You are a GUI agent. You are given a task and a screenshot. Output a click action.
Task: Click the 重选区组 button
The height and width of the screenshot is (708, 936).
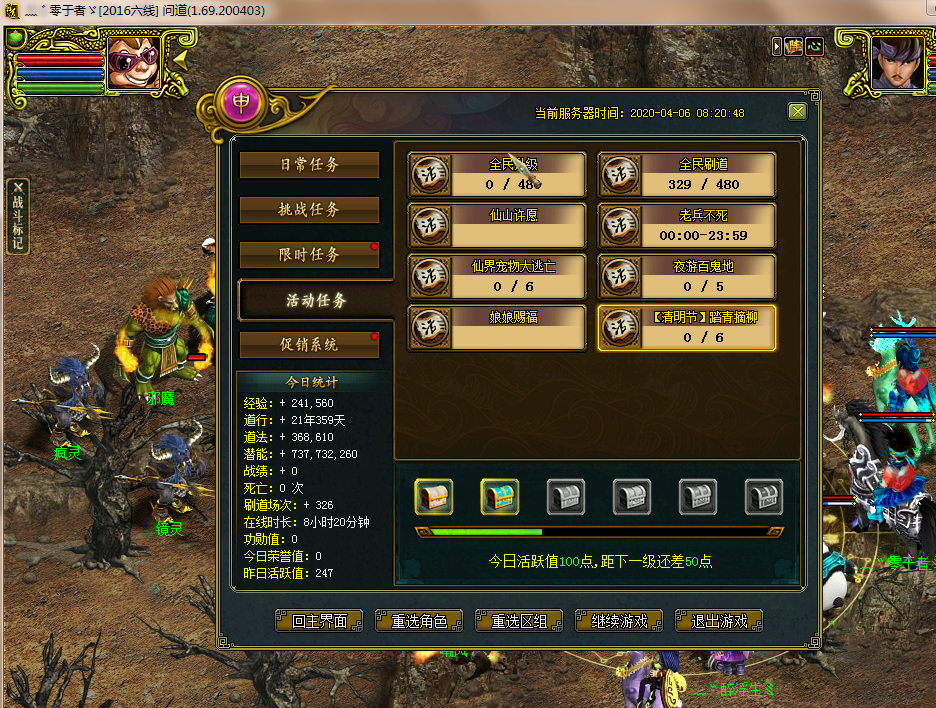519,621
